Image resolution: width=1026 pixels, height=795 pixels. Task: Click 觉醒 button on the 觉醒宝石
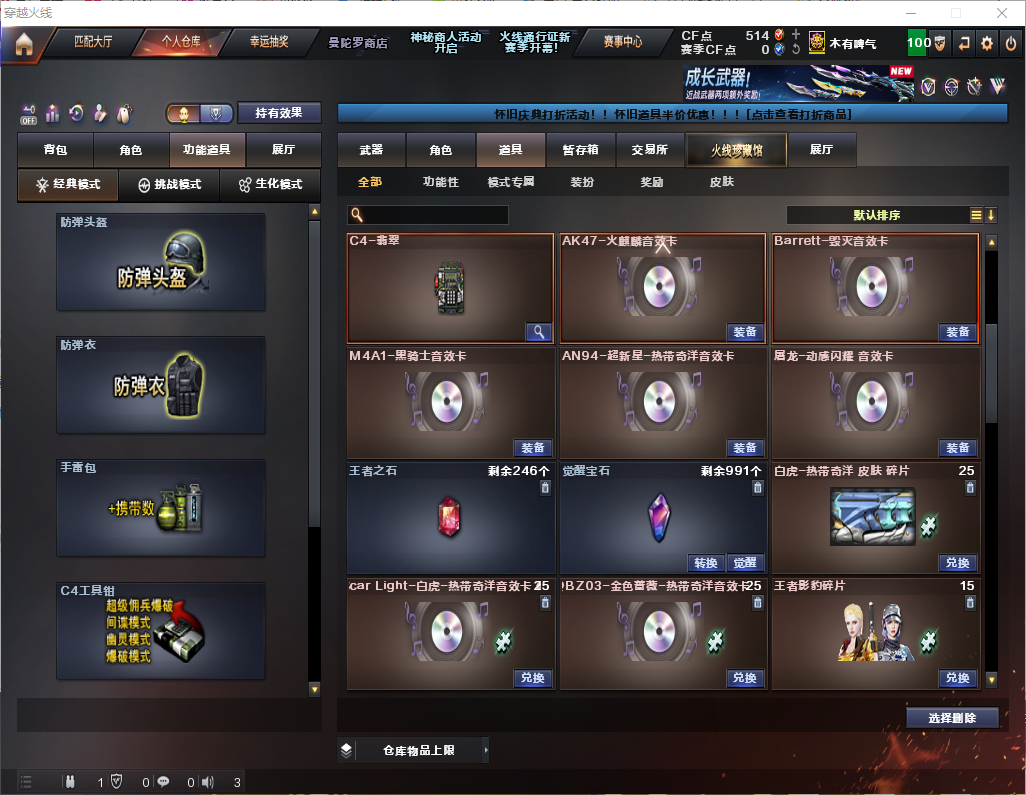click(x=744, y=563)
